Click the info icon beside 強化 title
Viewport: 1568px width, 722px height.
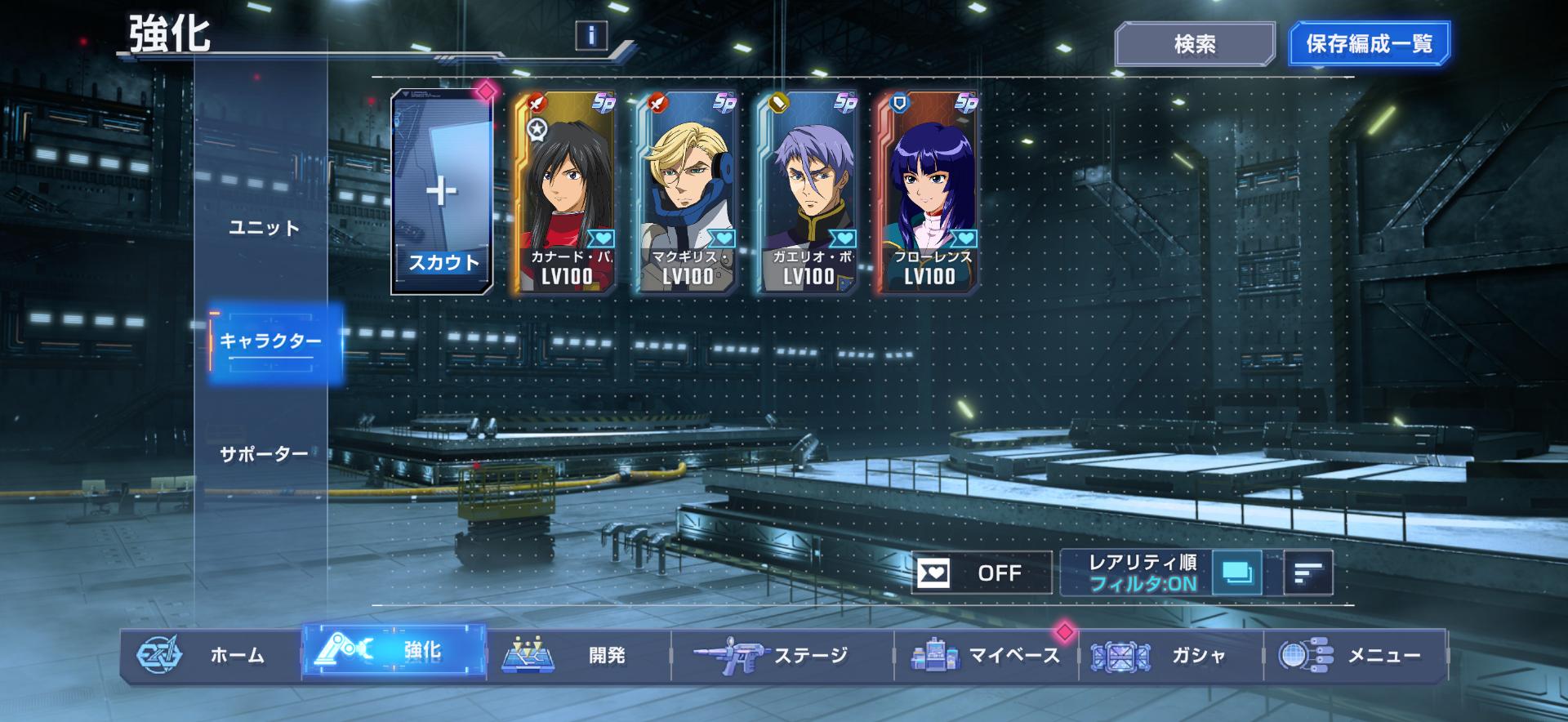[x=591, y=35]
